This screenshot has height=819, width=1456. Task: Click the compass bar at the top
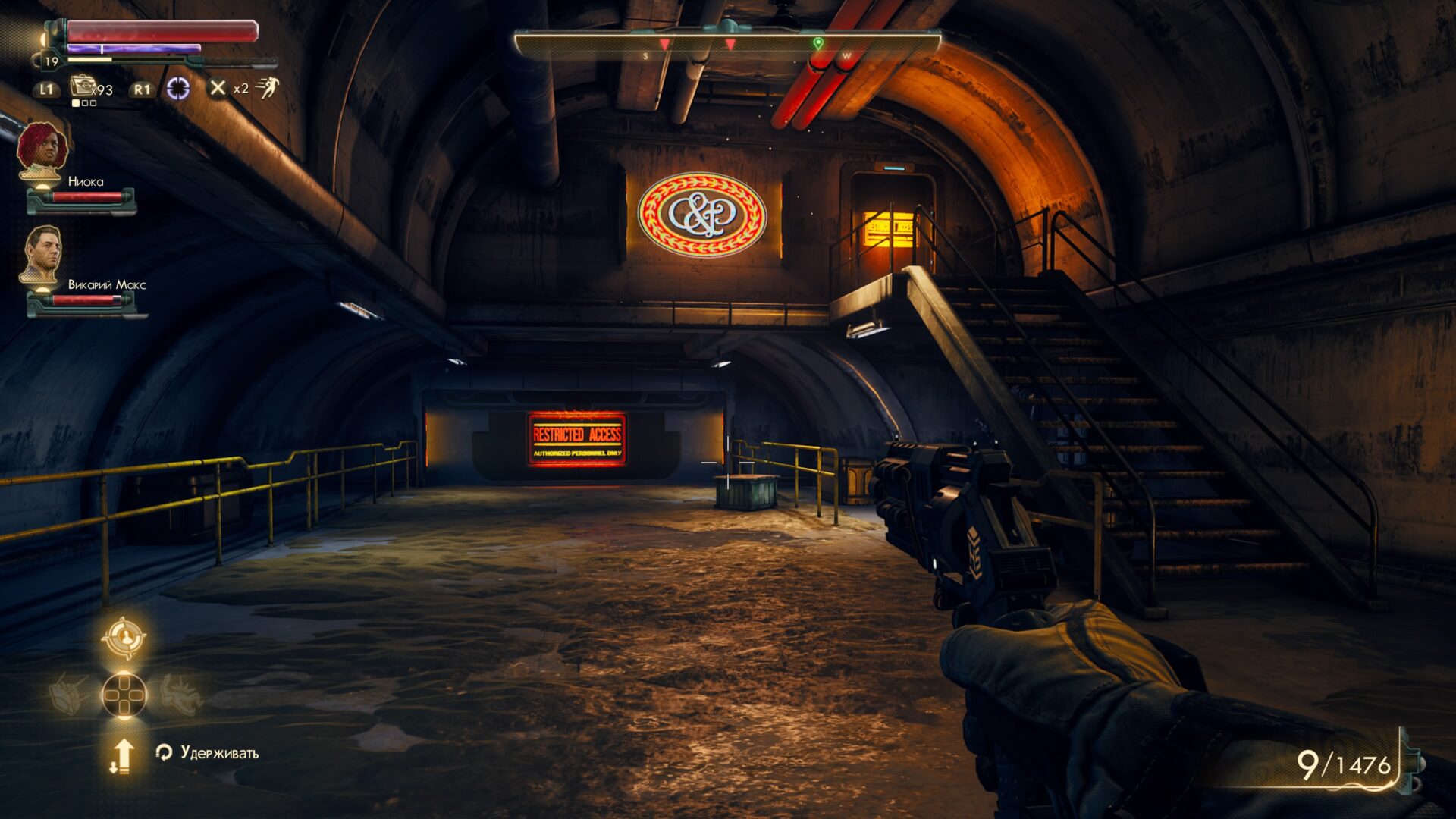[726, 45]
